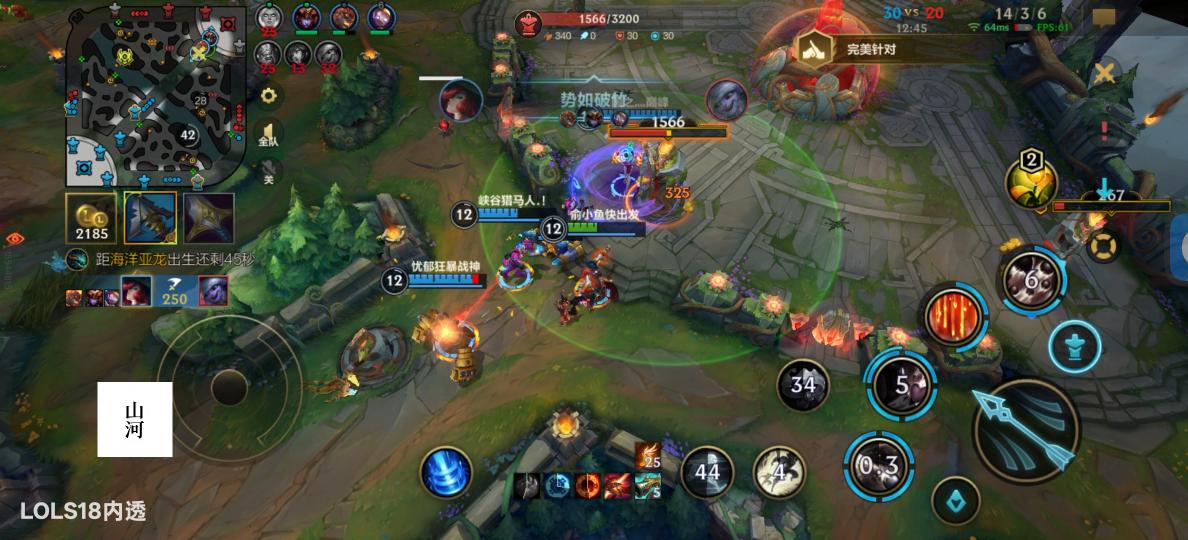Cast the summoner spell on 34 second cooldown
Viewport: 1188px width, 540px height.
[x=803, y=384]
